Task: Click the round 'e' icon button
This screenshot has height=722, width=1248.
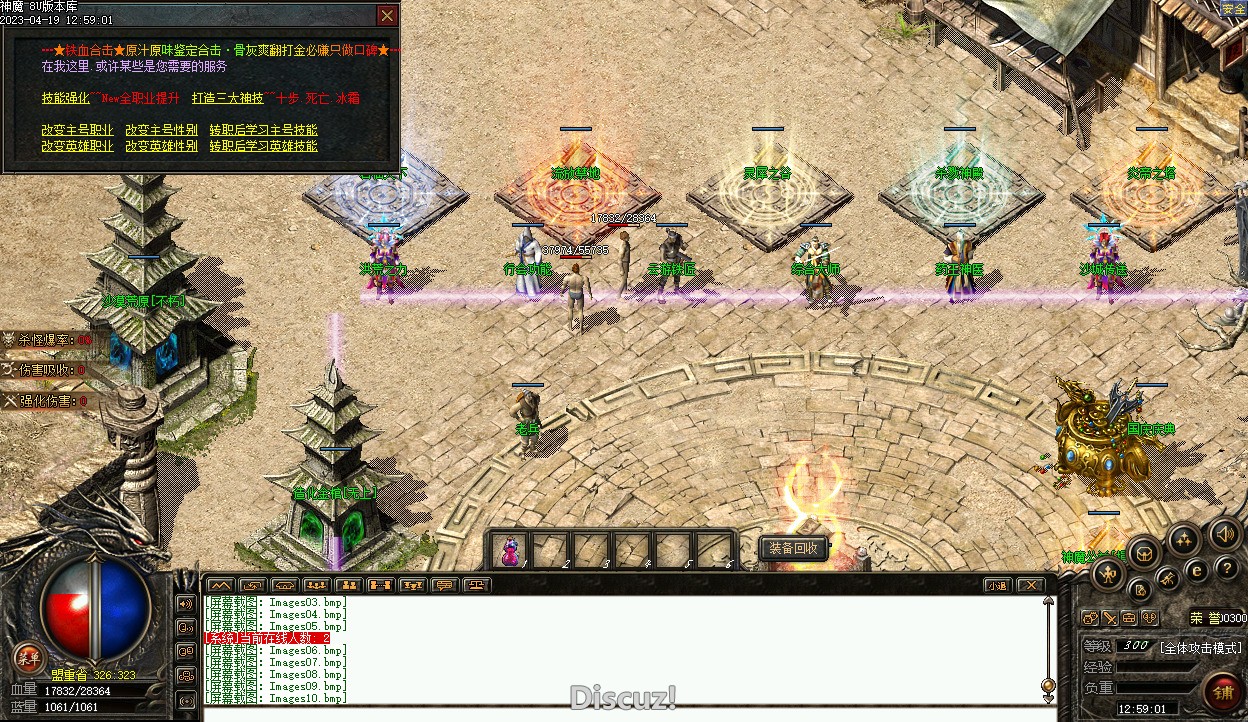Action: [1197, 569]
